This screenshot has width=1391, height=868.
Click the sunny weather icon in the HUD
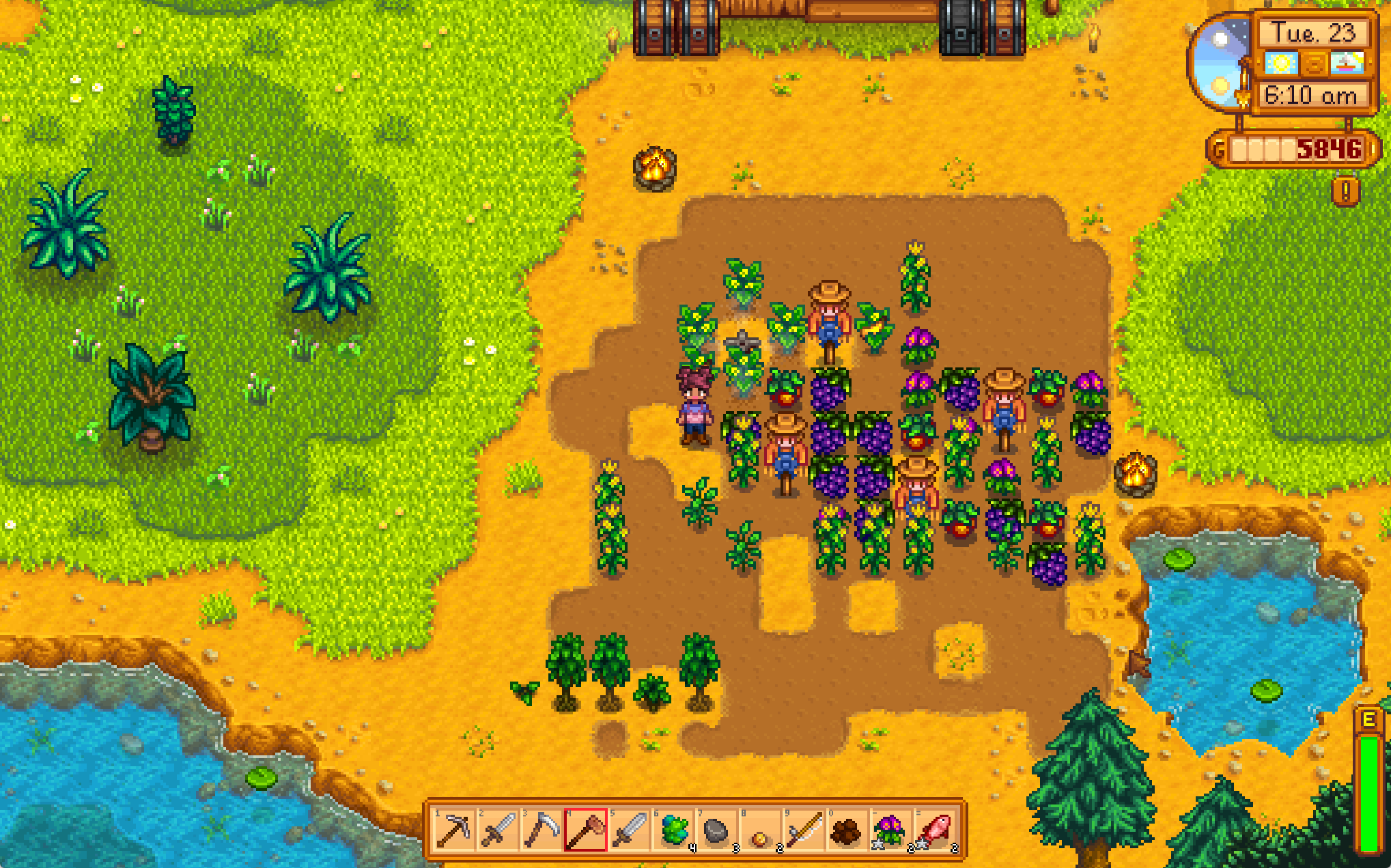pos(1282,64)
